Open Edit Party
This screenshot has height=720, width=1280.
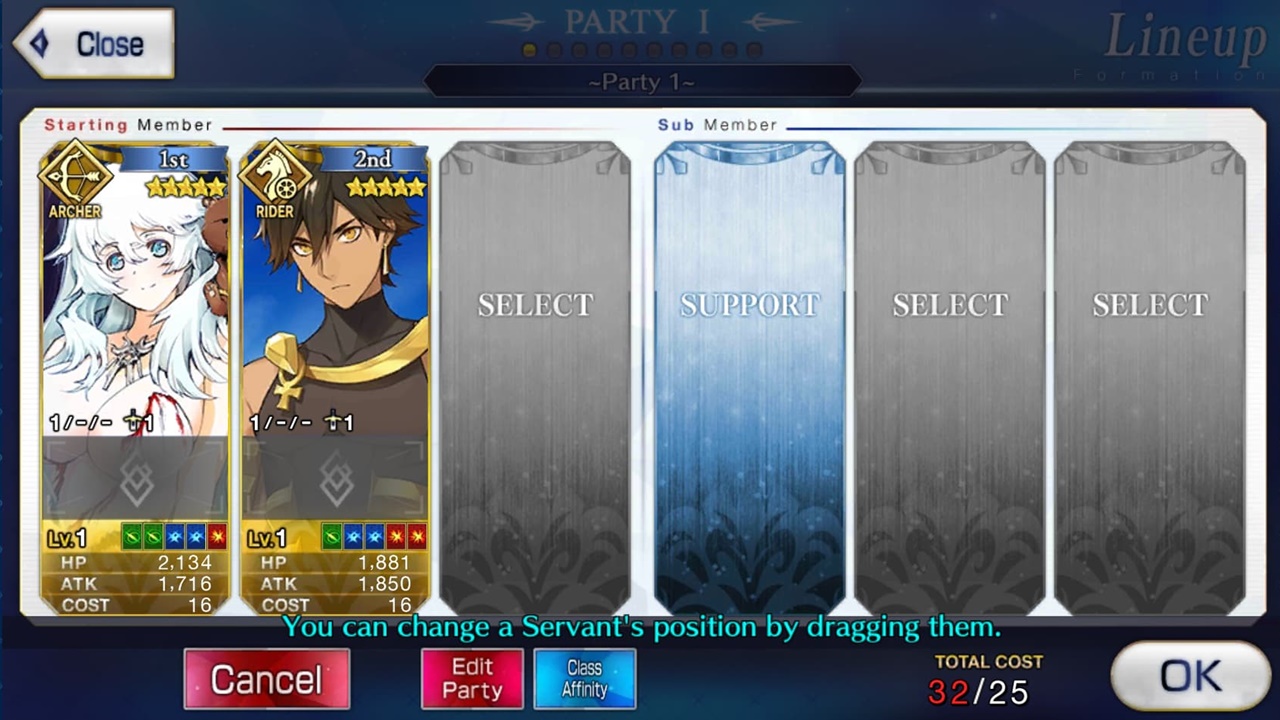click(471, 678)
